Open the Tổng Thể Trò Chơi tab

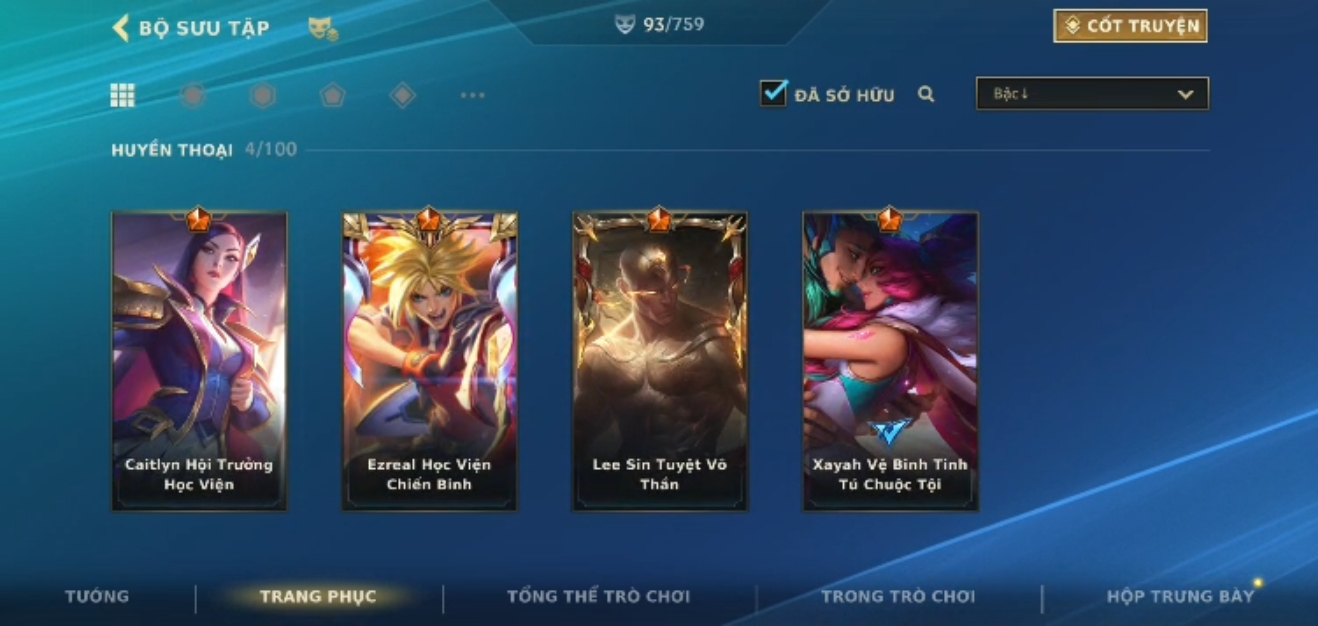(598, 597)
